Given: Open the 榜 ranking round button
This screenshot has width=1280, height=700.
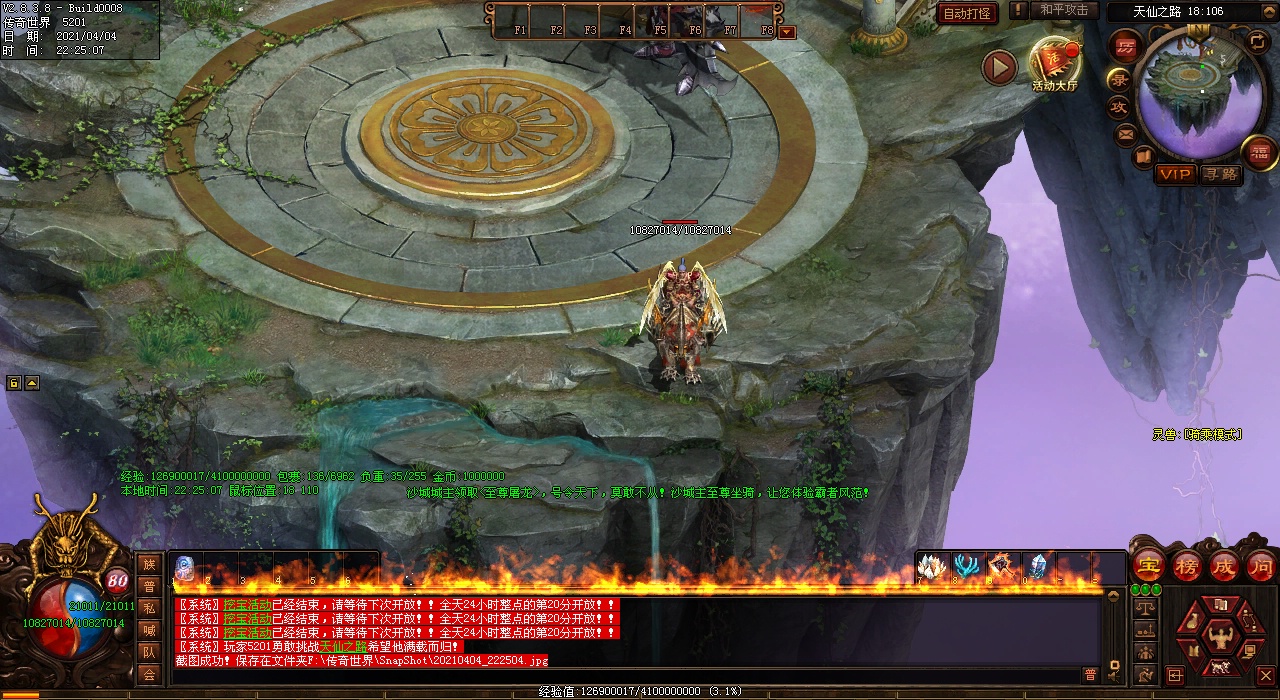Looking at the screenshot, I should pyautogui.click(x=1187, y=566).
